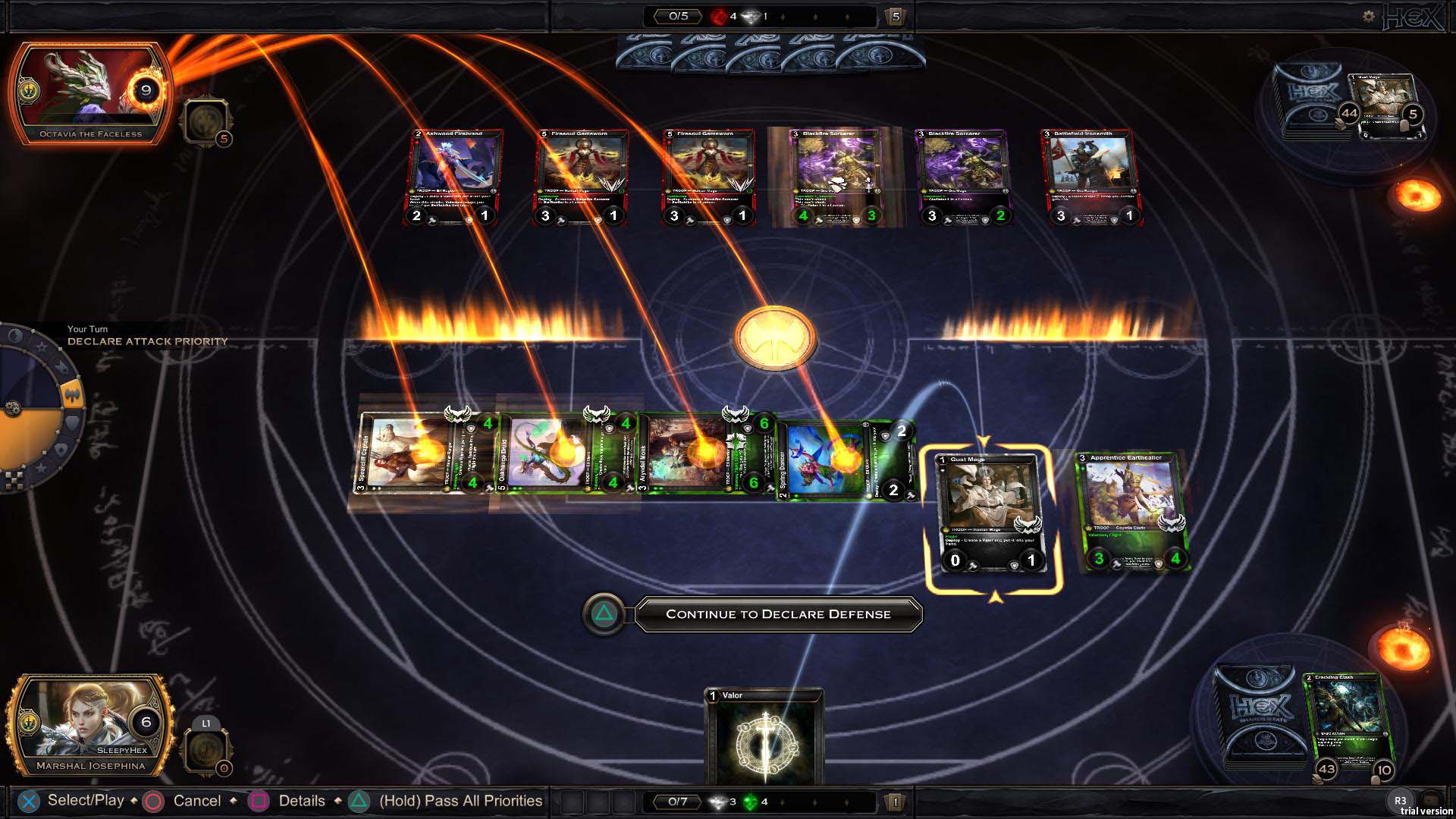This screenshot has width=1456, height=819.
Task: Click the axe coin emblem mid-battlefield
Action: click(775, 339)
